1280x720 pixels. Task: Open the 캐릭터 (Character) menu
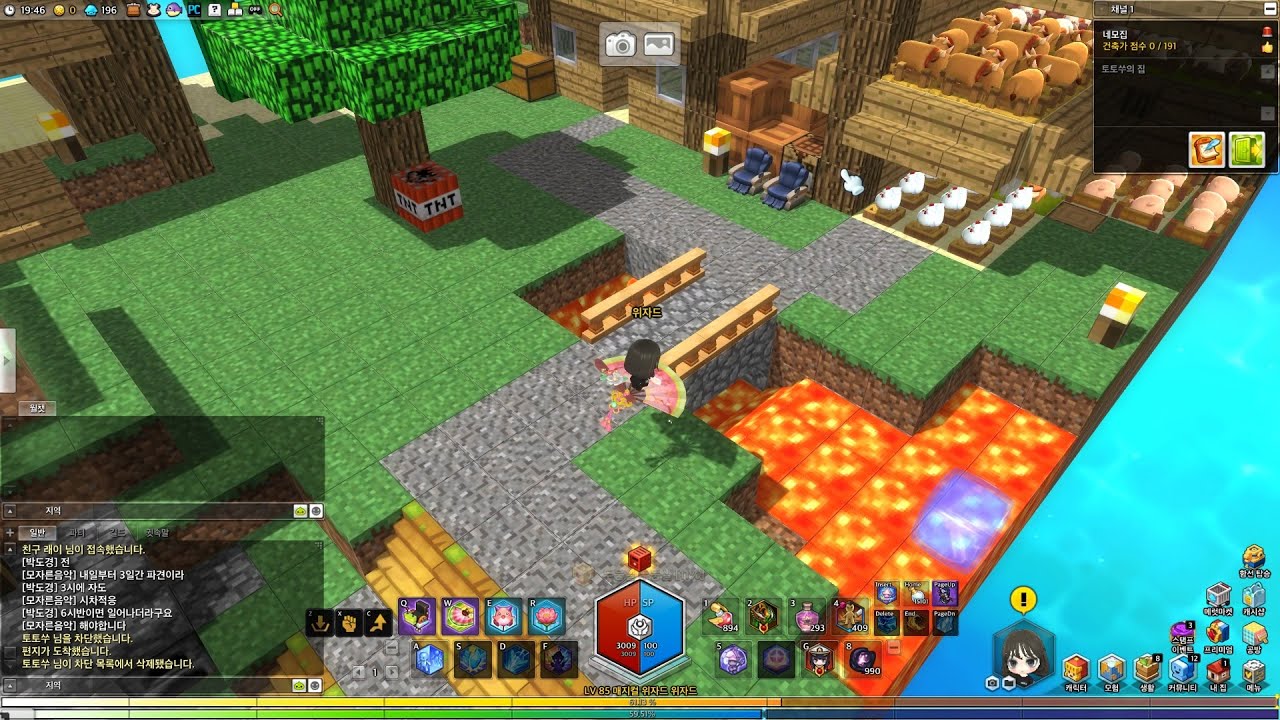click(1075, 669)
